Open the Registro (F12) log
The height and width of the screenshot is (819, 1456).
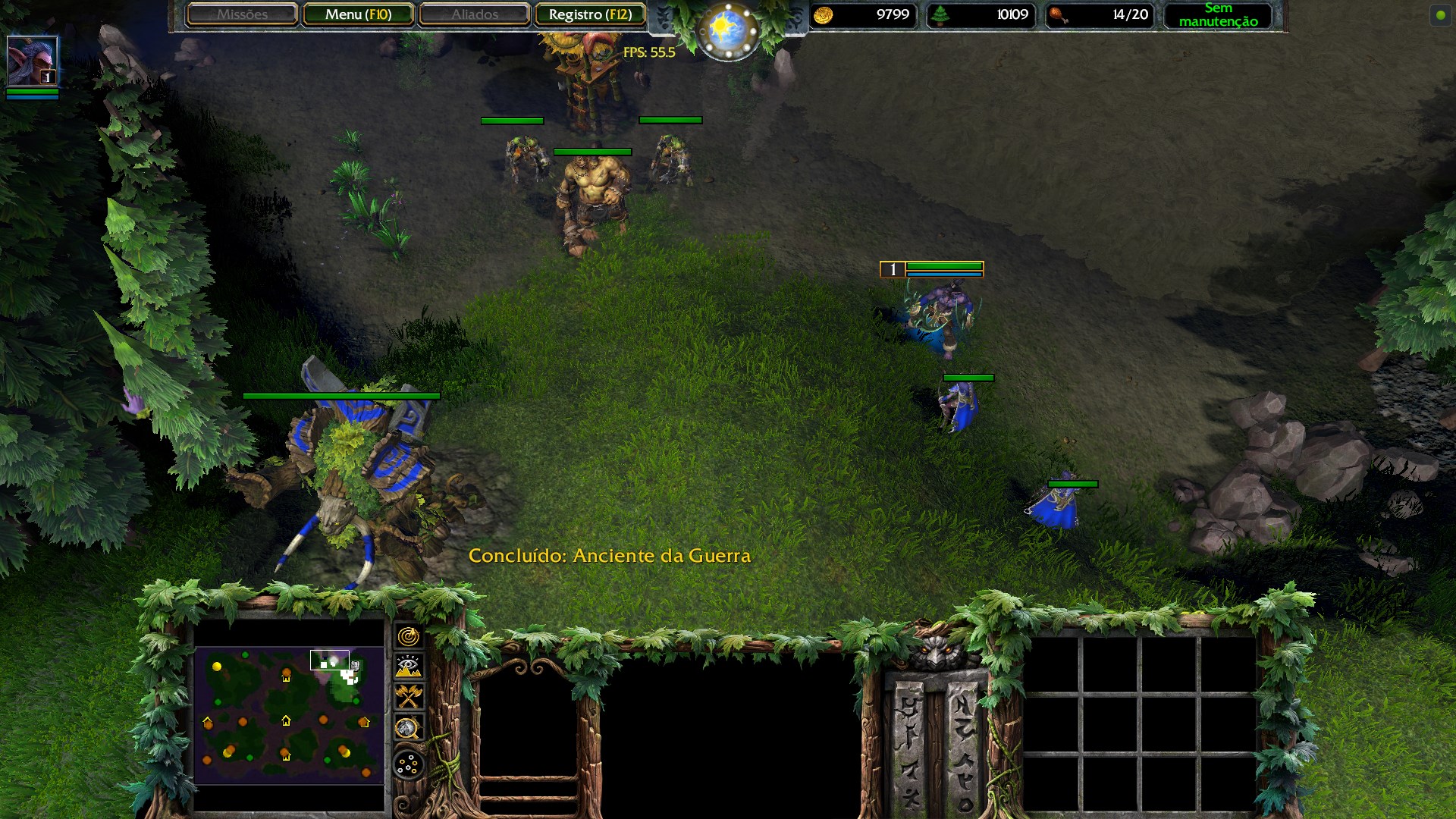(x=591, y=14)
